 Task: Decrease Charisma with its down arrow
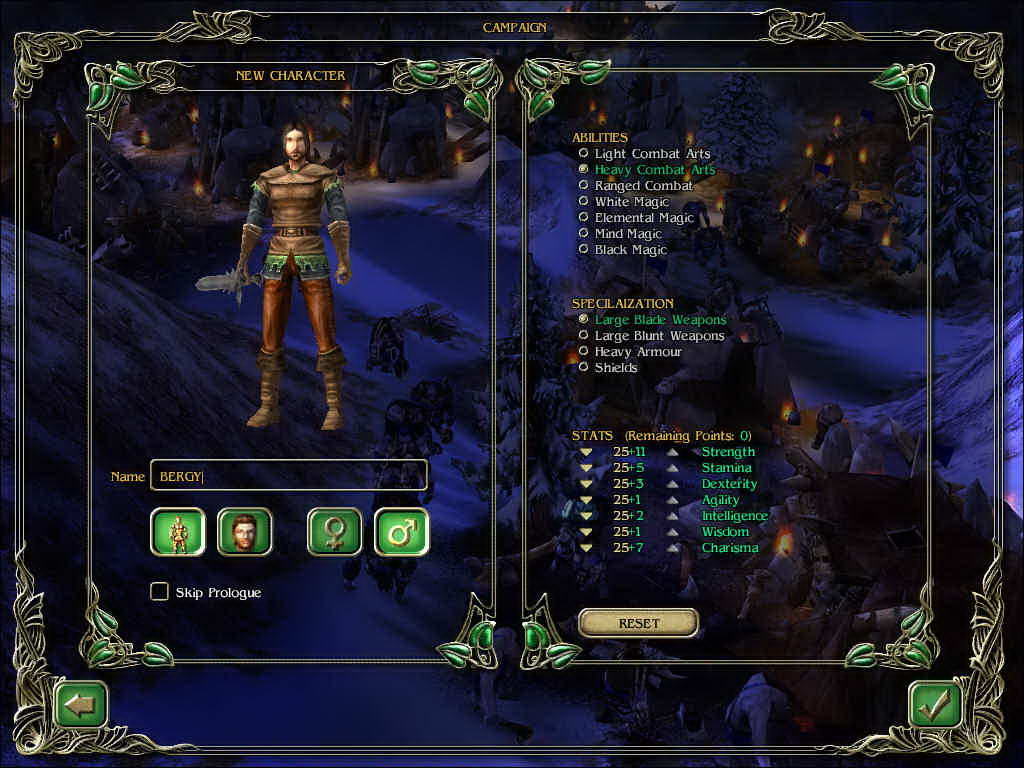(x=586, y=548)
